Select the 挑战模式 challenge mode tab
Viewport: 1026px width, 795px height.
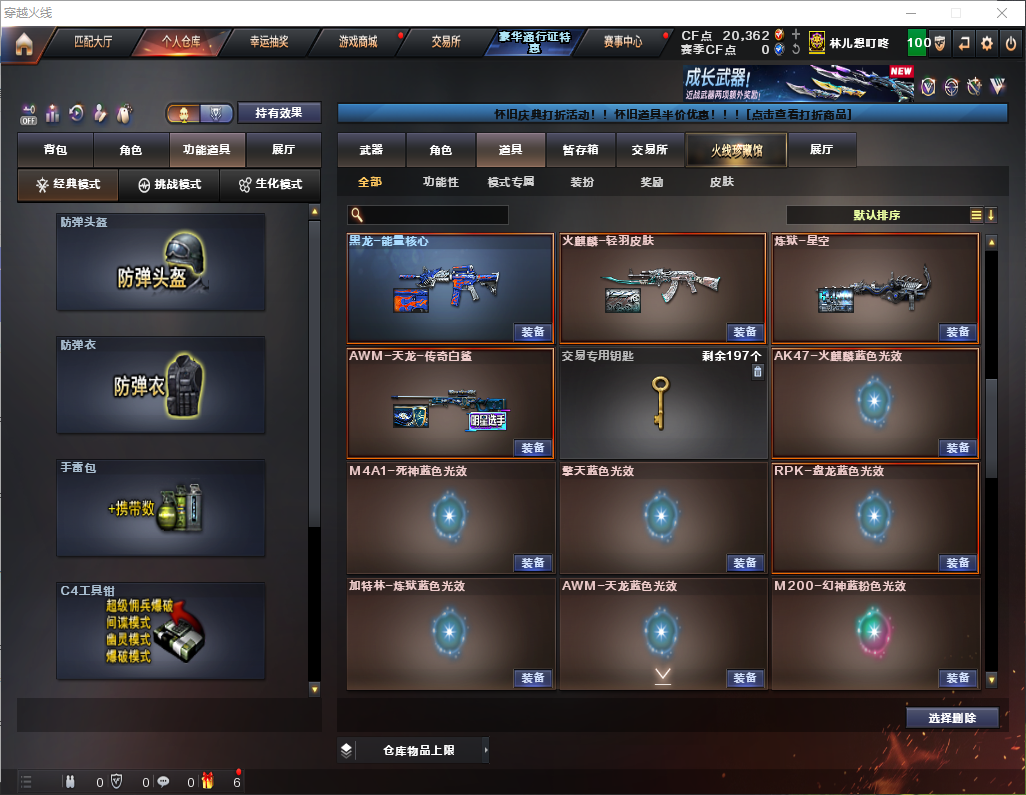pos(170,185)
